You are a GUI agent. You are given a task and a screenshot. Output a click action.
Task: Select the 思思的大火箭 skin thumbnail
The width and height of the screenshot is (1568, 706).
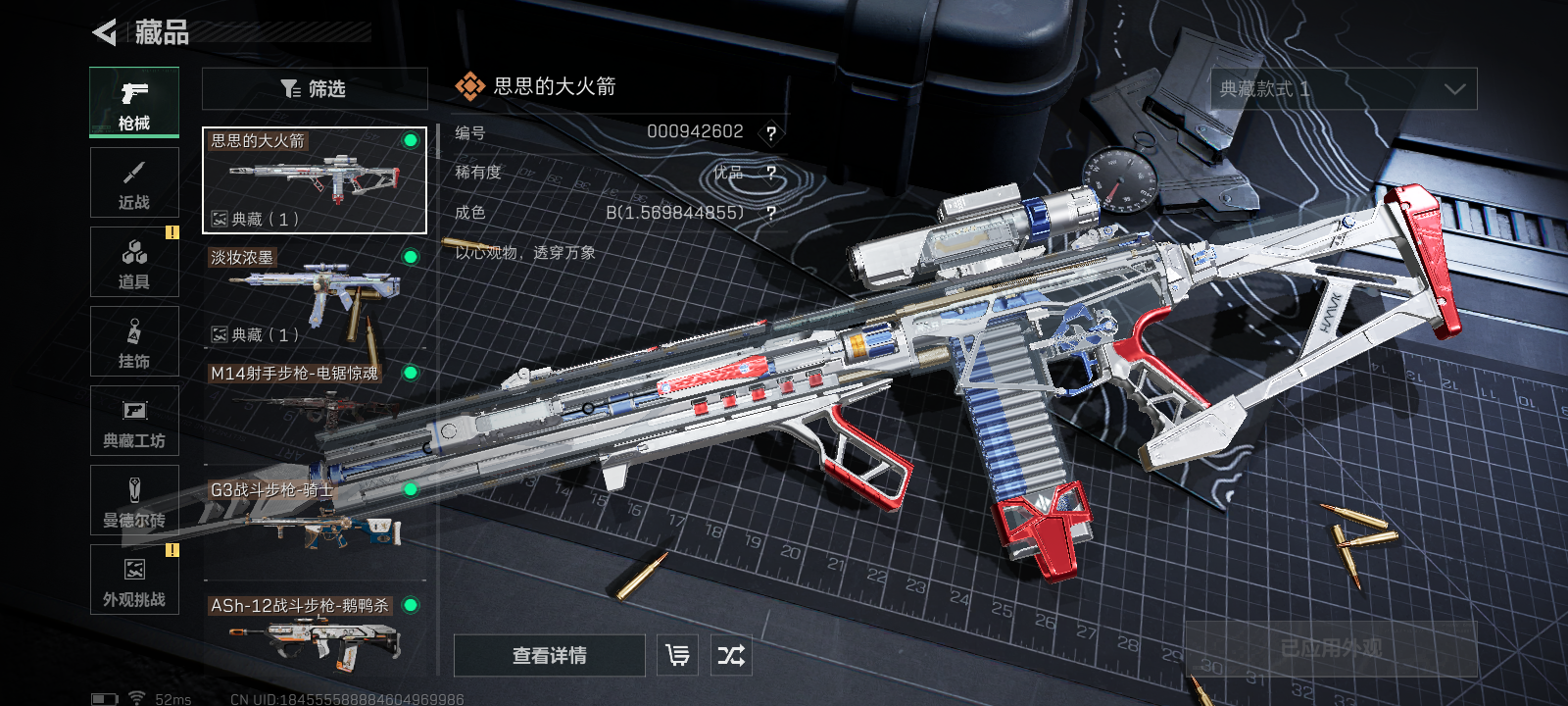pos(315,180)
